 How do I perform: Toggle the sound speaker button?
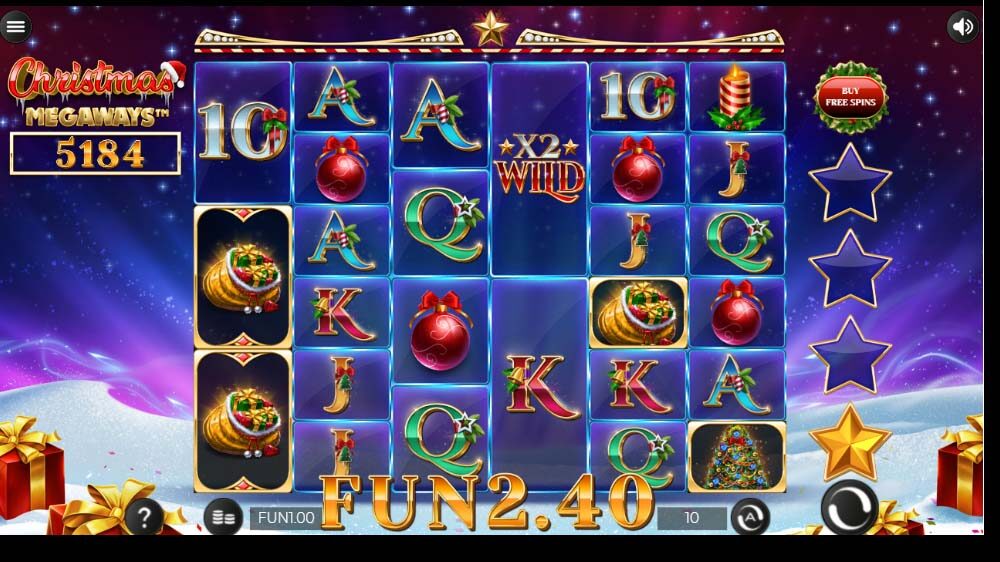point(963,27)
